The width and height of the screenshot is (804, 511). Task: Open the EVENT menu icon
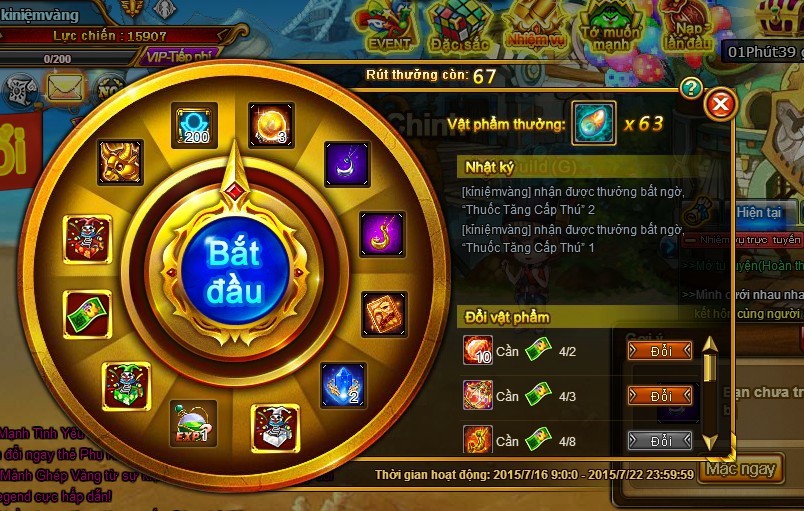[x=389, y=27]
